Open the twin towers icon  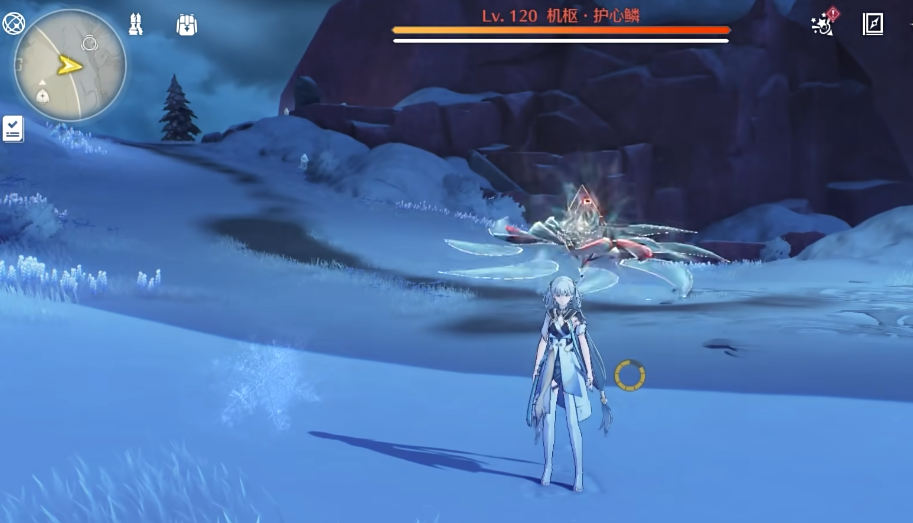[136, 25]
